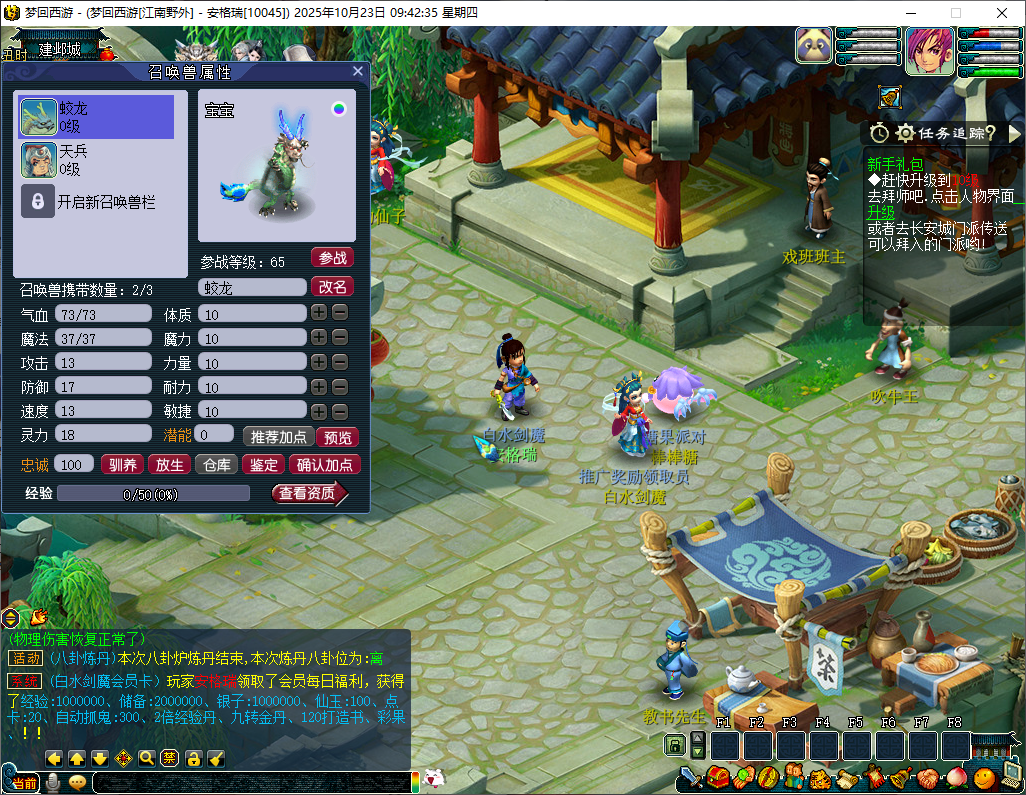1026x795 pixels.
Task: Open the red treasure chest bag icon
Action: point(717,778)
